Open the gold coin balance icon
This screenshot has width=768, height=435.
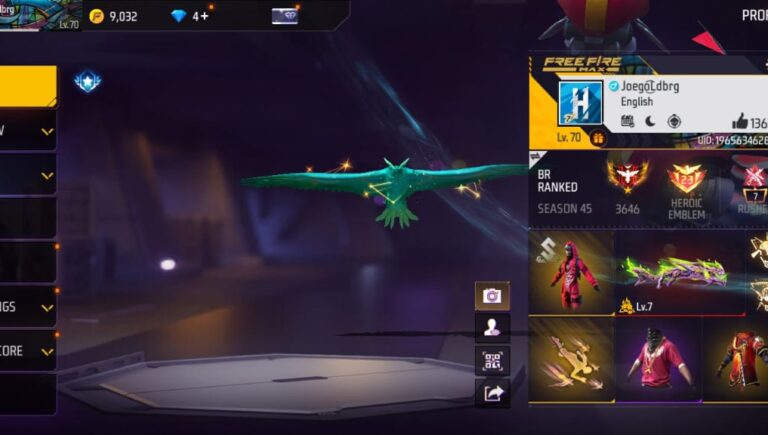tap(97, 16)
